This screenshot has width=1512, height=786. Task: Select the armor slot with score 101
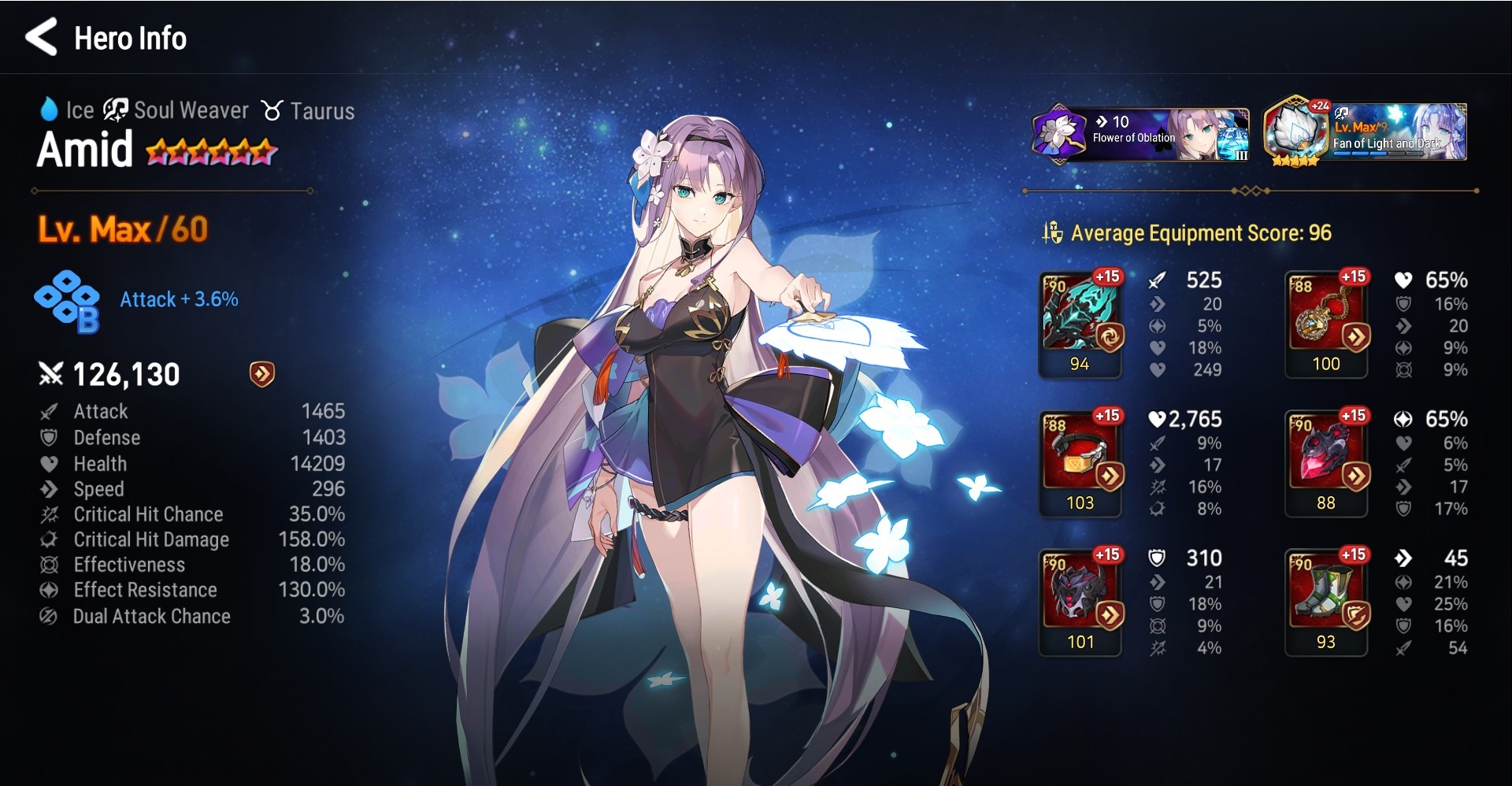1080,602
